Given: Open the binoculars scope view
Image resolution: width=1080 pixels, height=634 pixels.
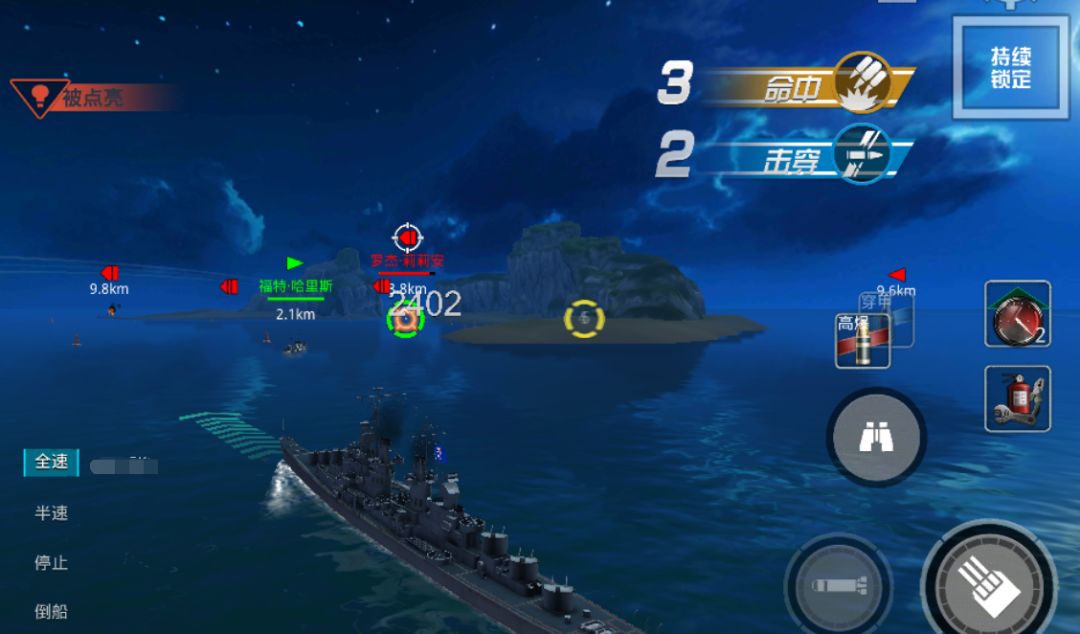Looking at the screenshot, I should [x=876, y=437].
